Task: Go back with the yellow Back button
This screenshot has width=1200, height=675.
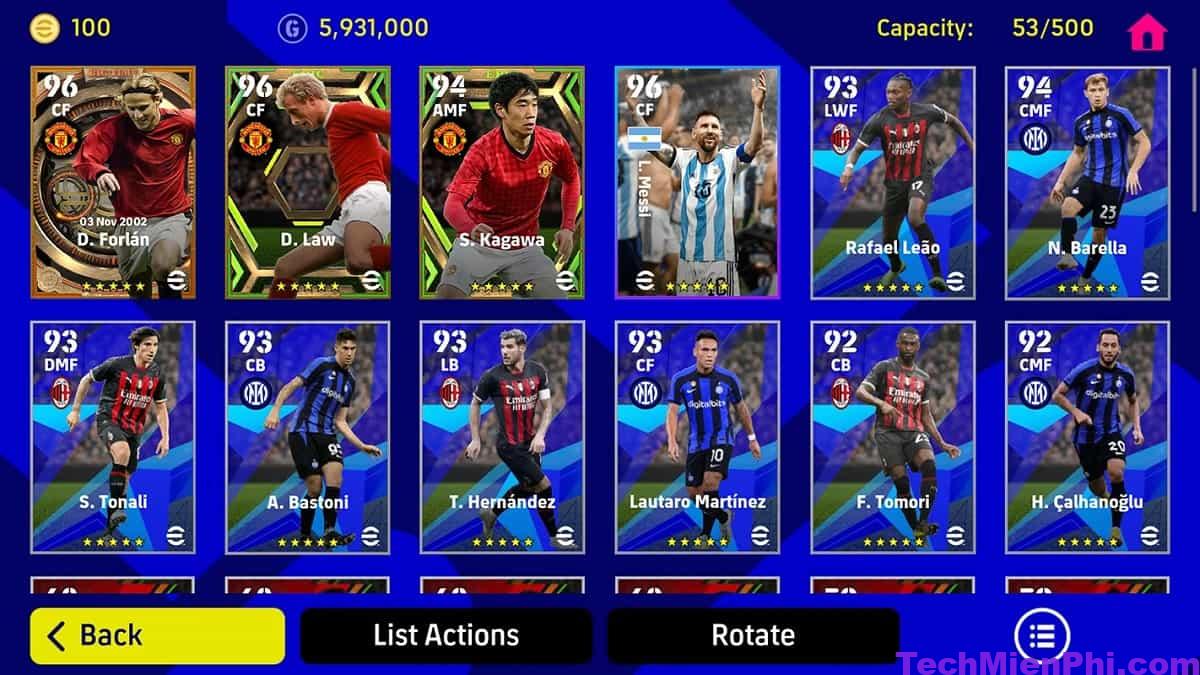Action: click(157, 636)
